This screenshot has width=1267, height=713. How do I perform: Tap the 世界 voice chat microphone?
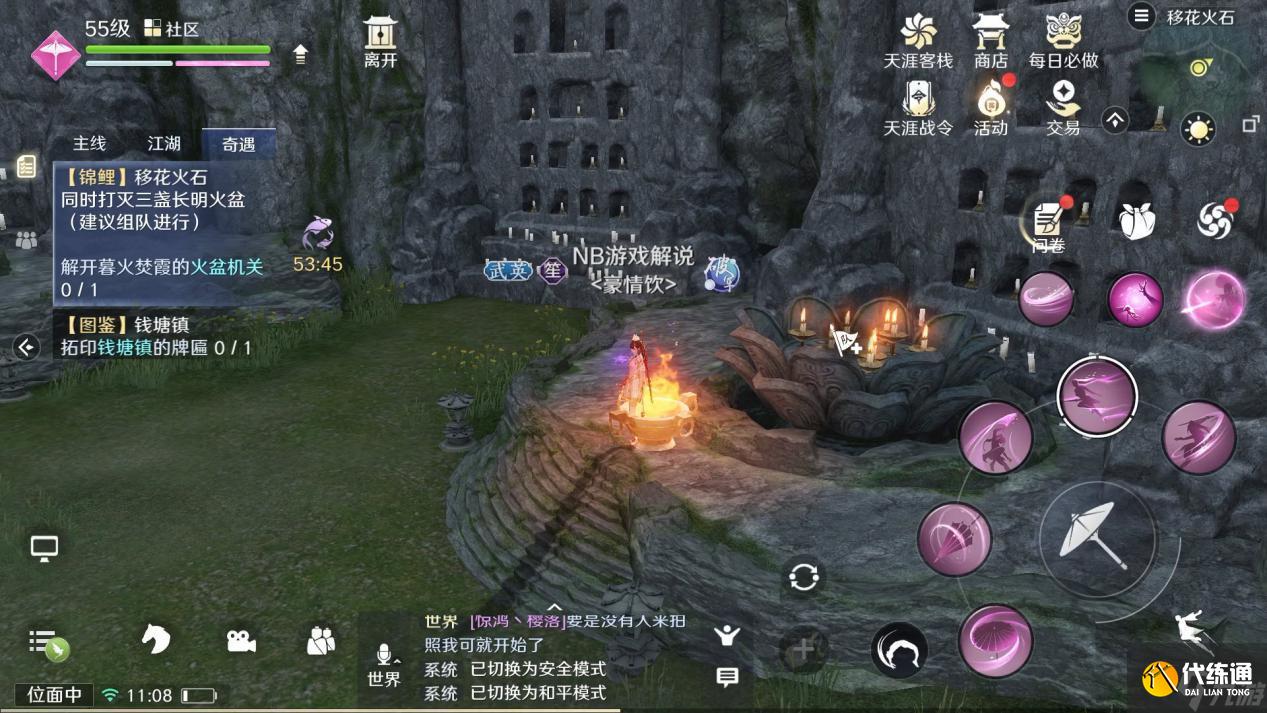click(384, 663)
